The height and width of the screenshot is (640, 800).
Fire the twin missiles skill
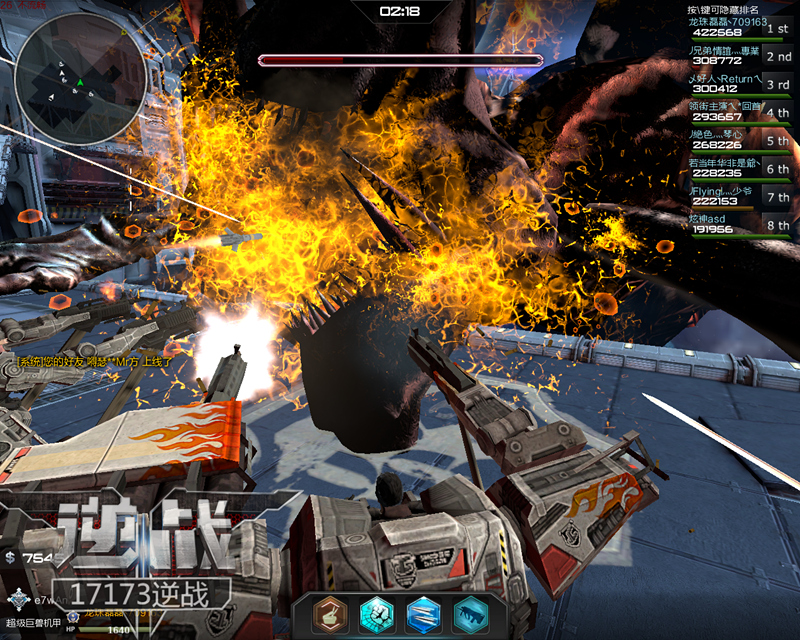point(421,614)
